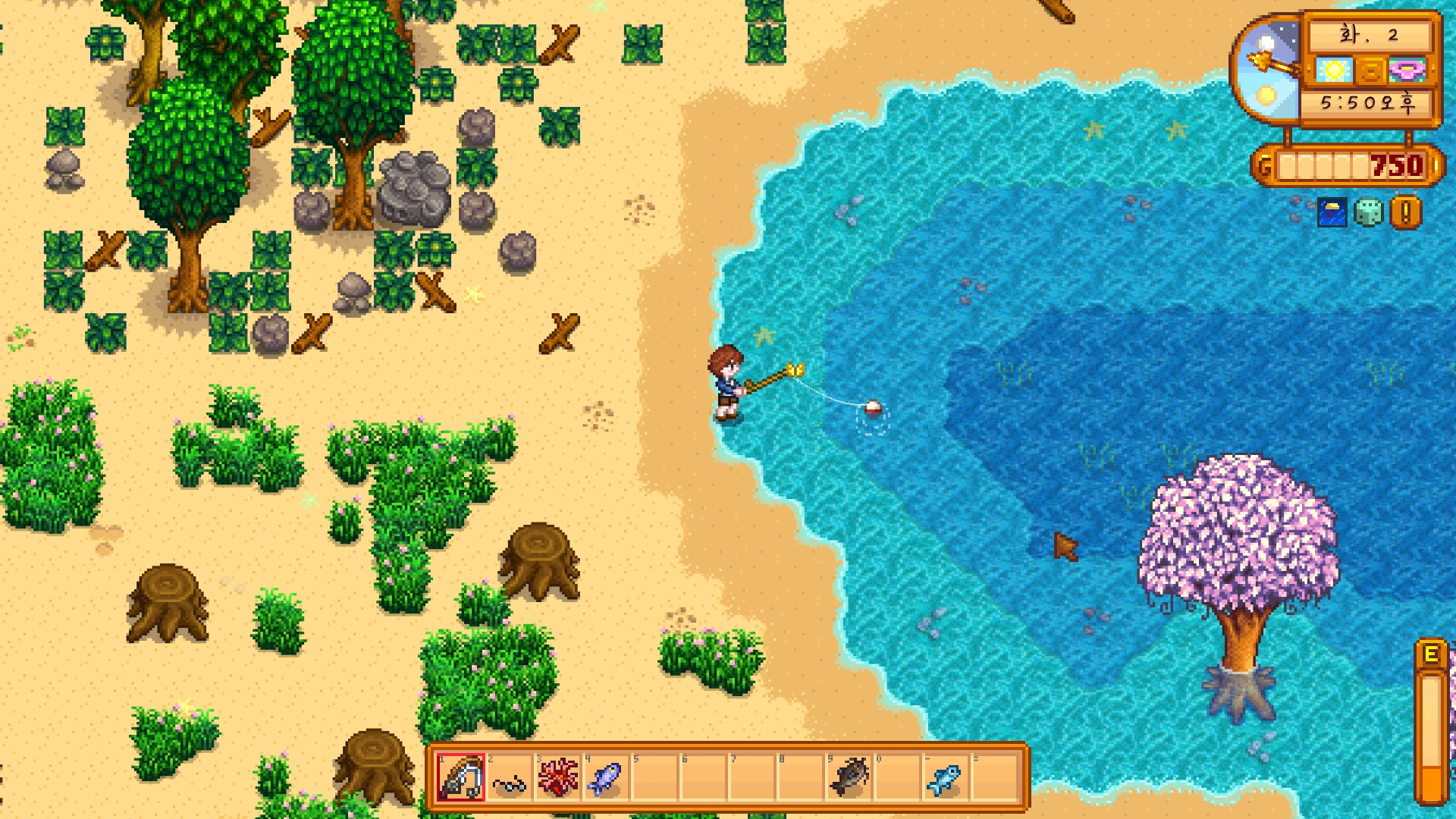
Task: Click the green dice luck buff icon
Action: [1369, 213]
